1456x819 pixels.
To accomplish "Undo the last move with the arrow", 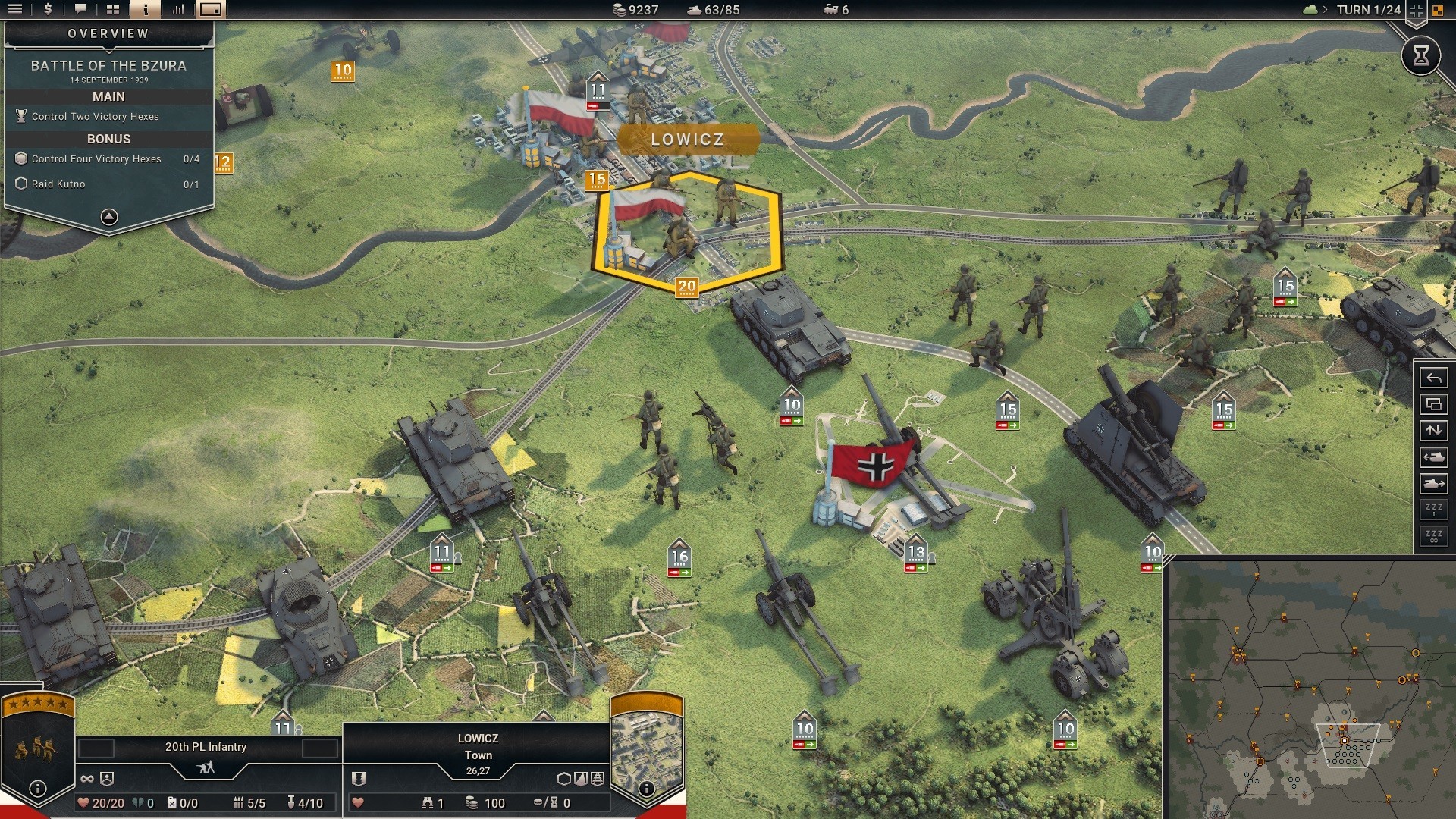I will point(1433,378).
